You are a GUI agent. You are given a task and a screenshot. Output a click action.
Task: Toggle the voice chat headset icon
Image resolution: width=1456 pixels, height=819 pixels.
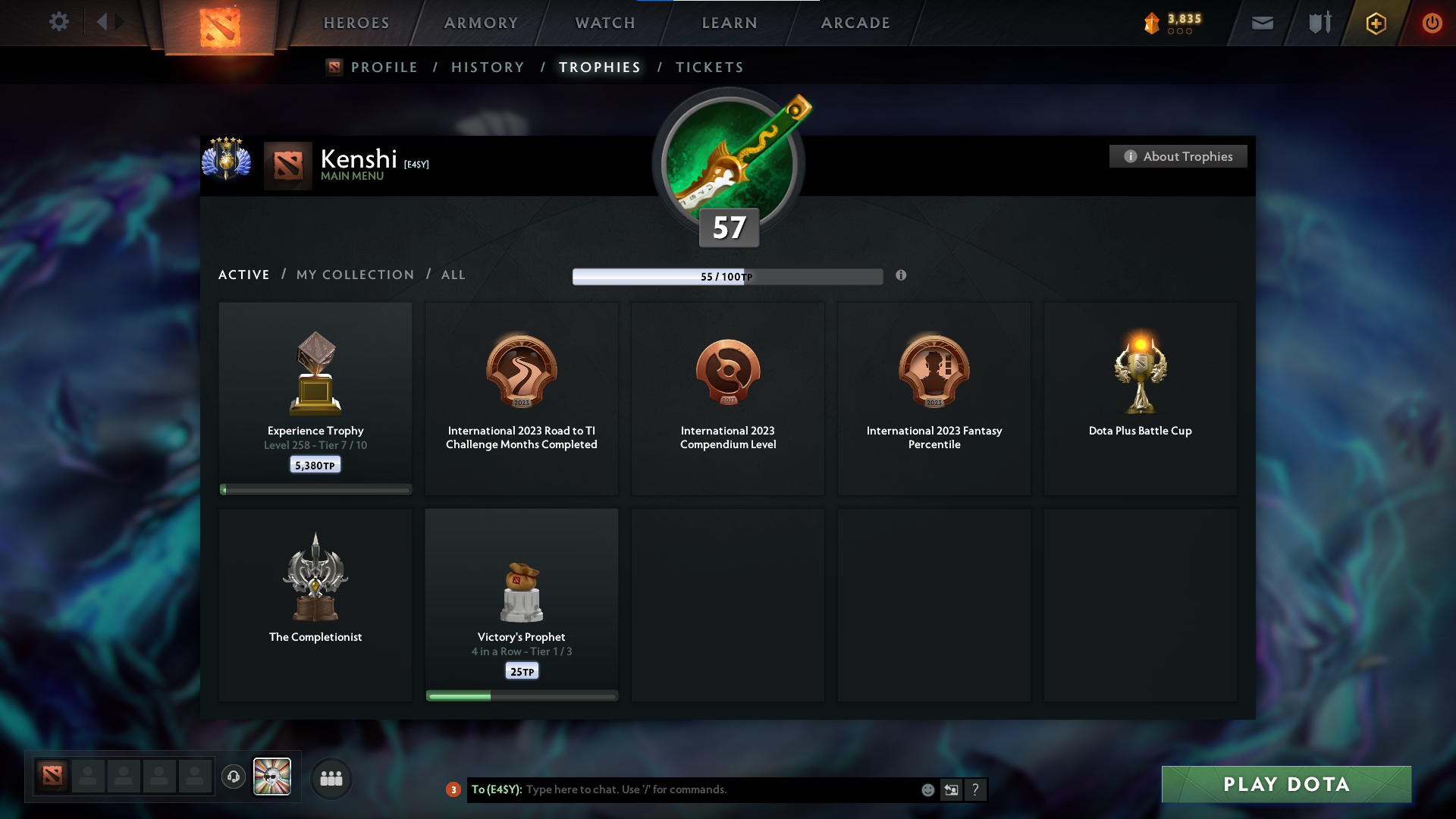[x=234, y=777]
